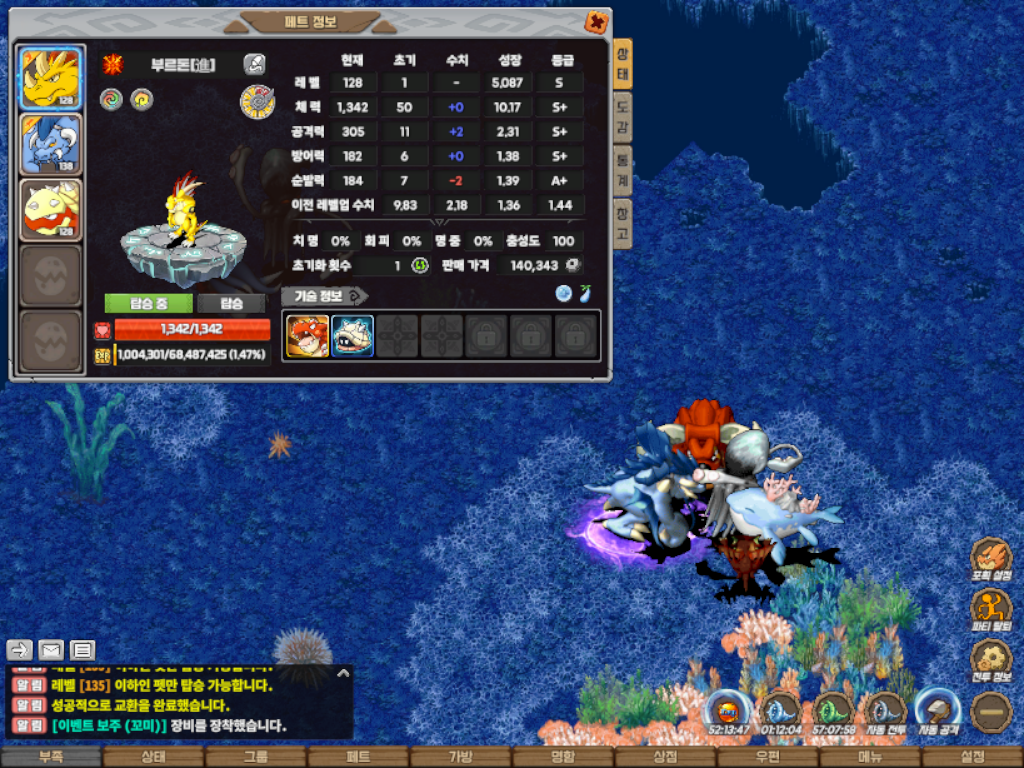Open the 전투 정보 battle info
The width and height of the screenshot is (1024, 768).
(x=991, y=661)
